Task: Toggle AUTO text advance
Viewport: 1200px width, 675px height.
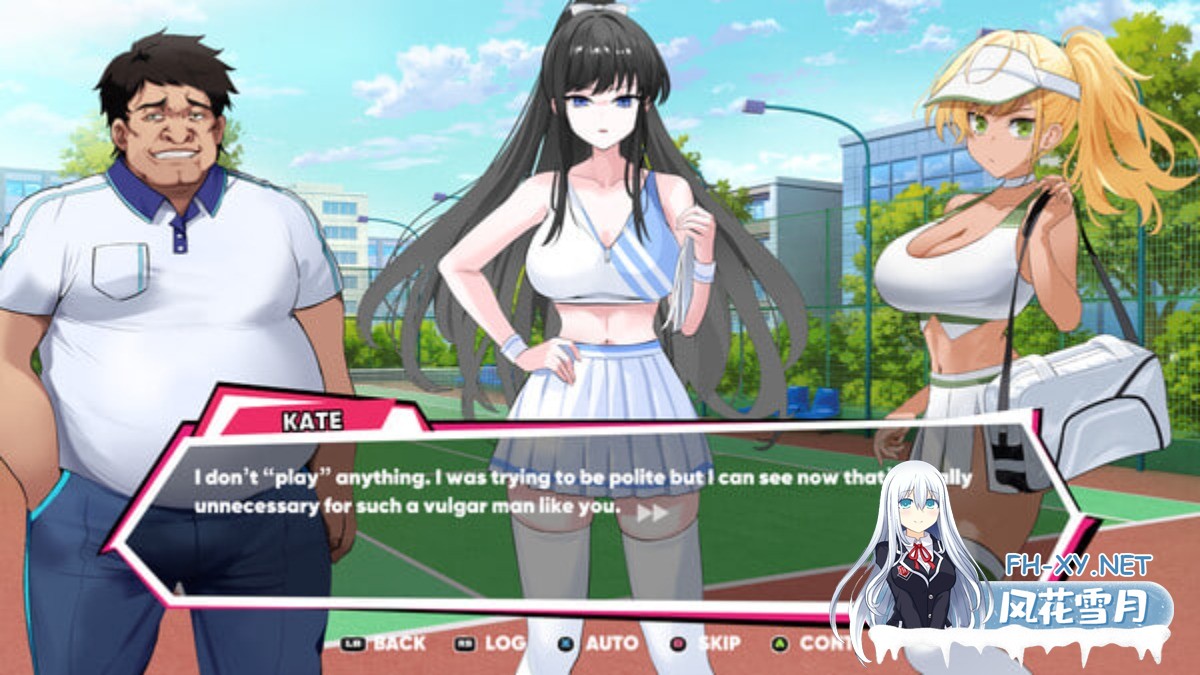Action: 610,643
